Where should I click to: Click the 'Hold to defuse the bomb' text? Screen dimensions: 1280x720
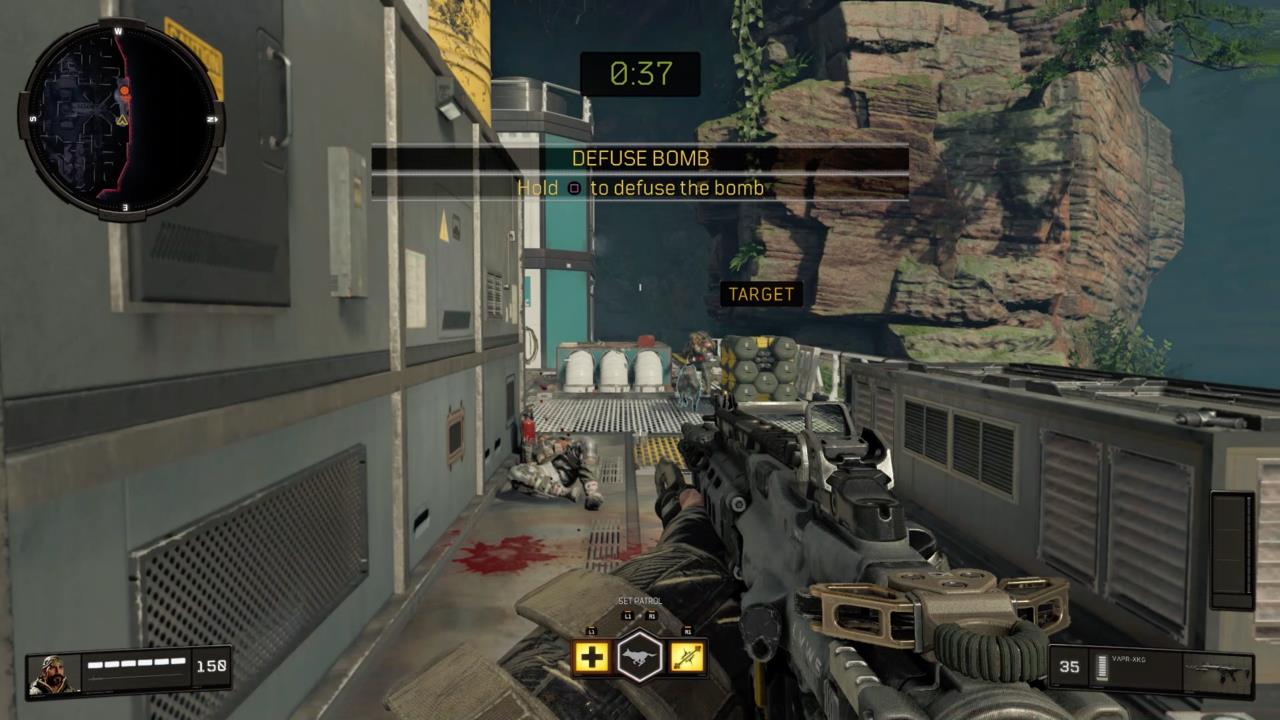tap(640, 188)
